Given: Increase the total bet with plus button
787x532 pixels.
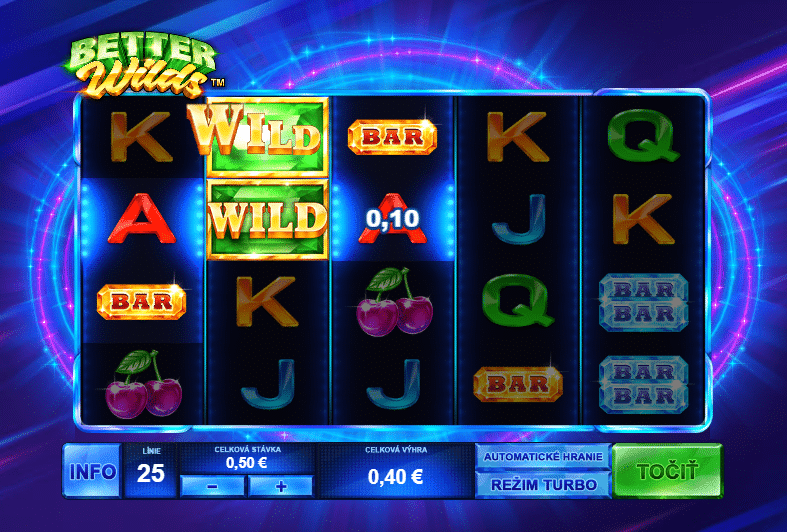Looking at the screenshot, I should click(280, 486).
